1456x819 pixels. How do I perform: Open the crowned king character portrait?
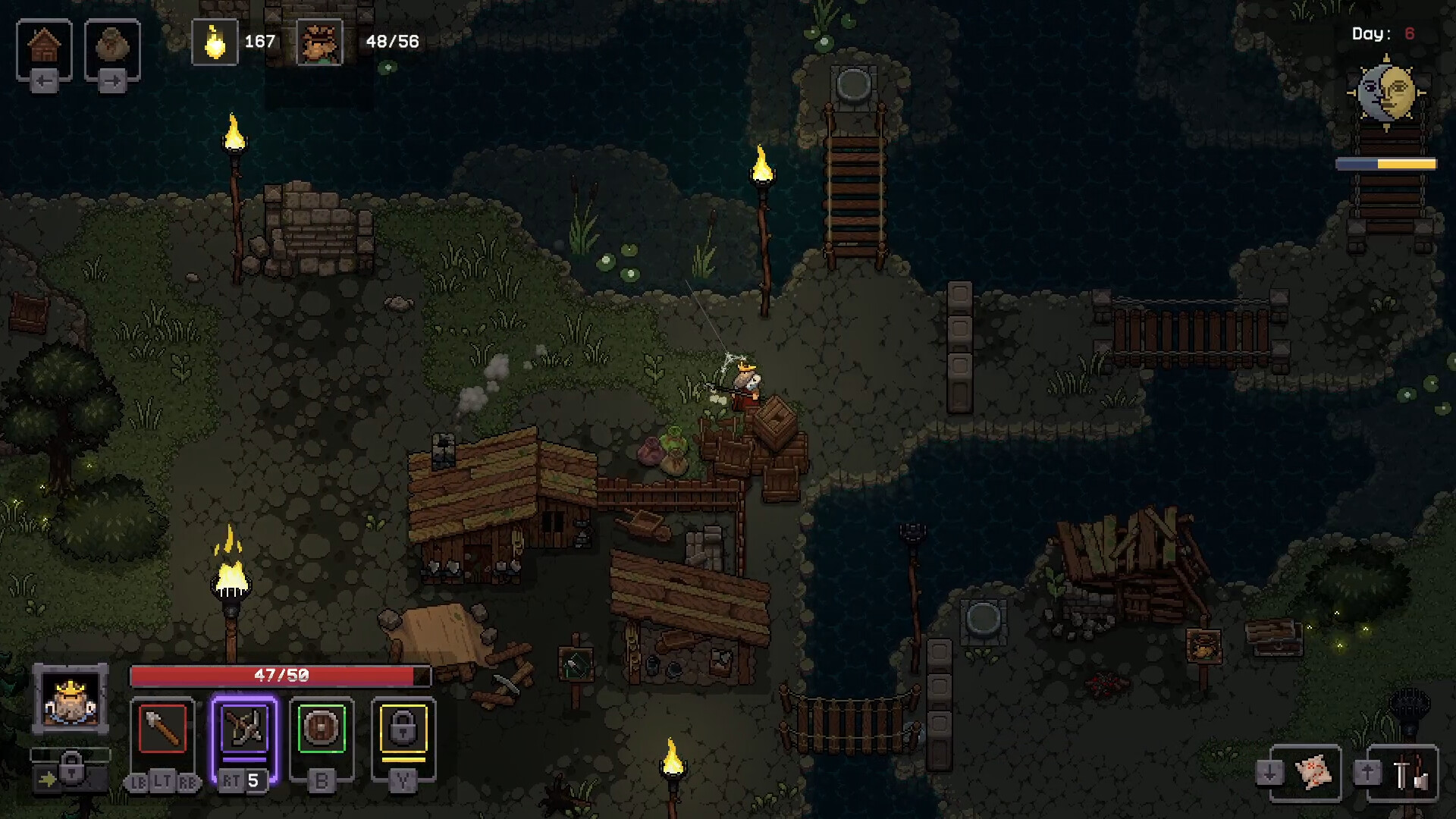(71, 698)
